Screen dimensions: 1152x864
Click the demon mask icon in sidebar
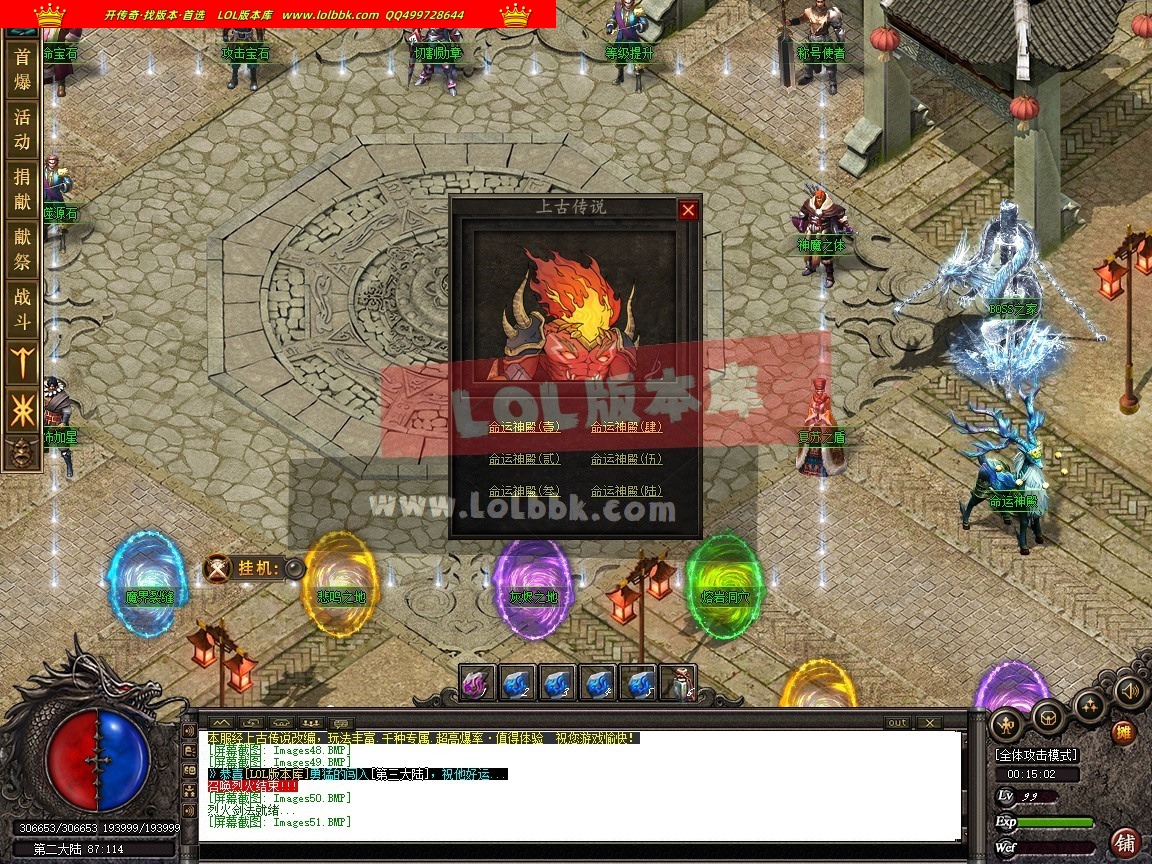(x=19, y=453)
